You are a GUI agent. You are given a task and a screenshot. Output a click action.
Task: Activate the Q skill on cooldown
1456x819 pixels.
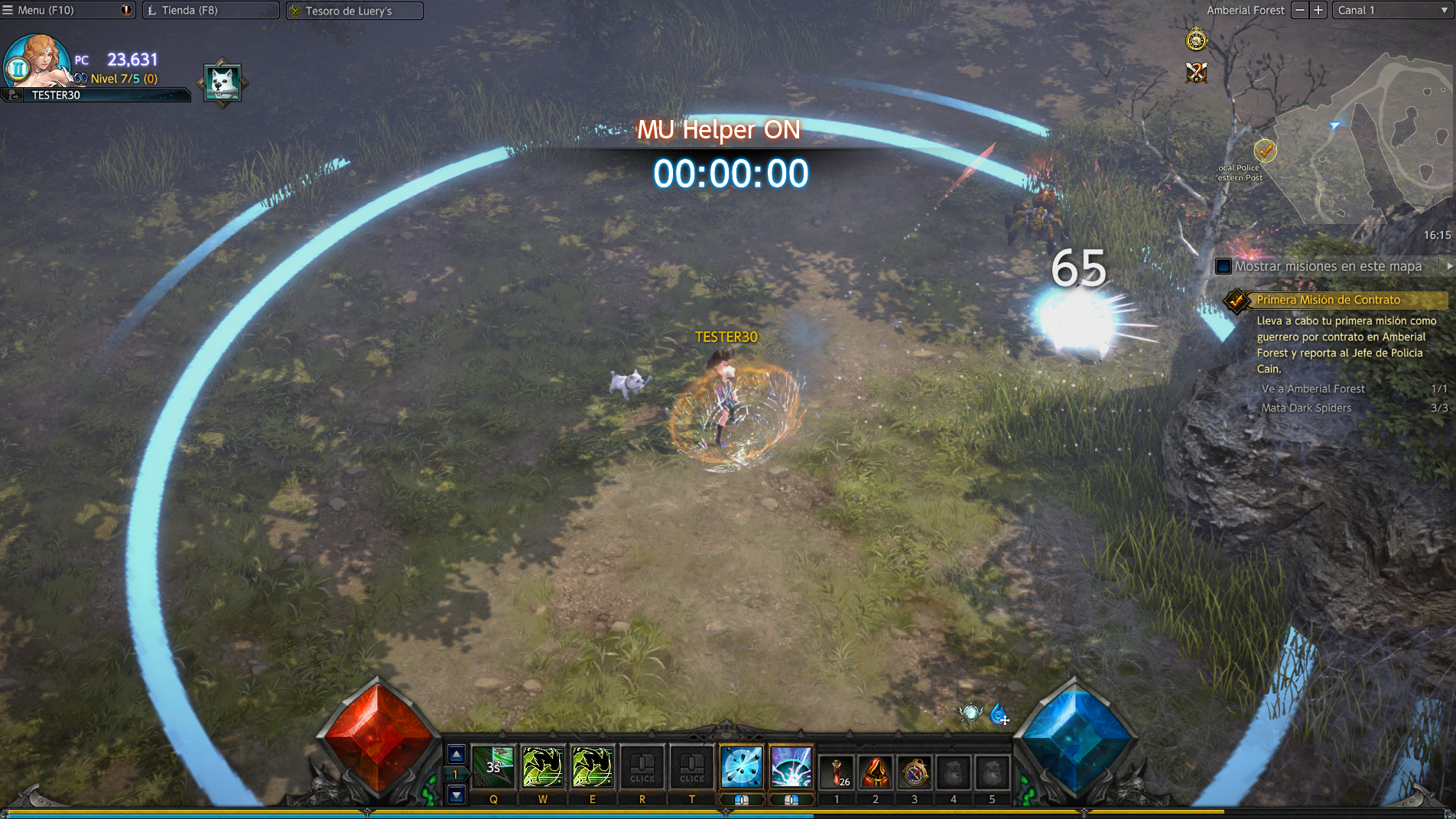493,767
